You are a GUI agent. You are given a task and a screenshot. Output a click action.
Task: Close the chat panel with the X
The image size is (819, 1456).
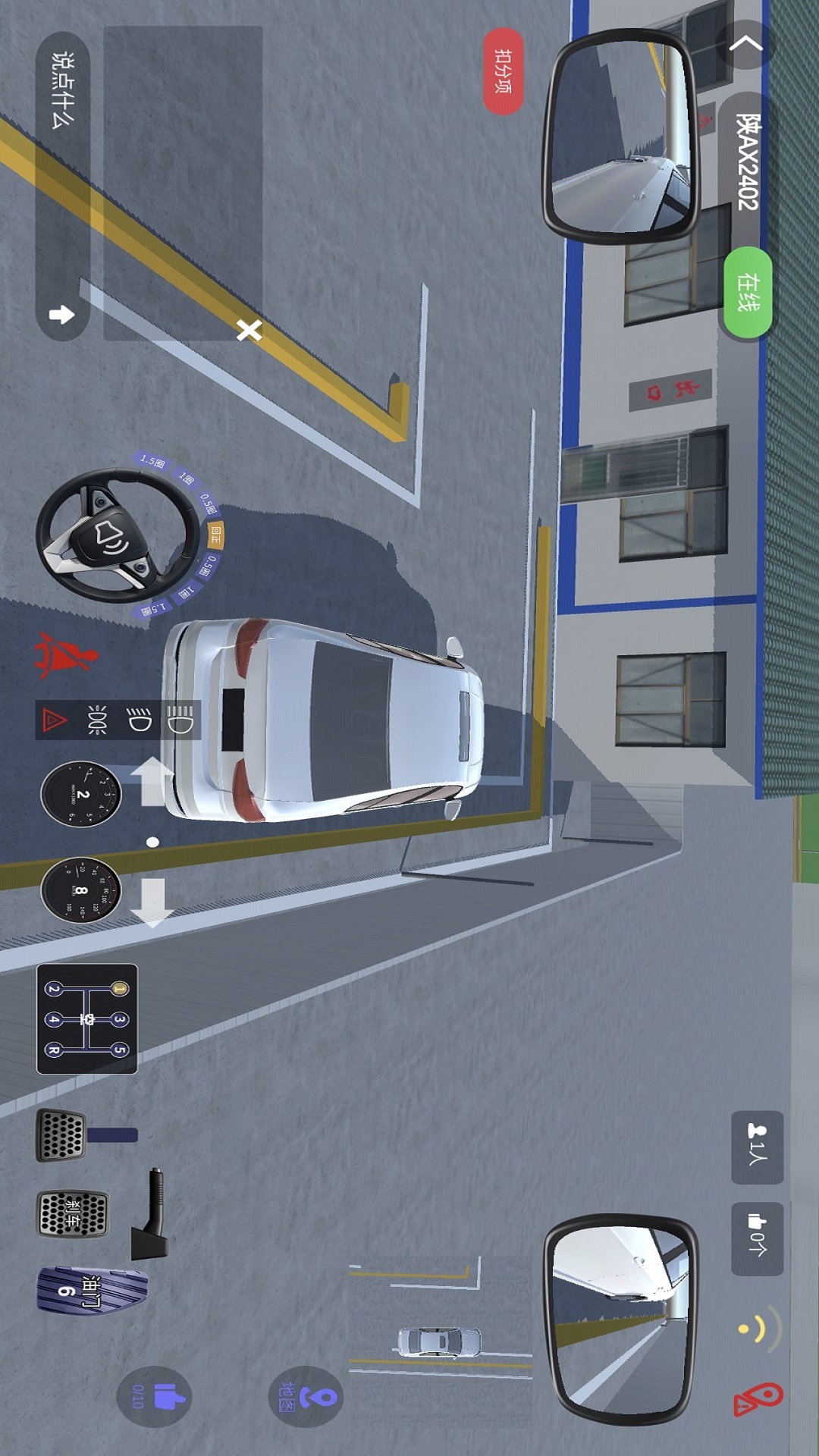click(249, 330)
